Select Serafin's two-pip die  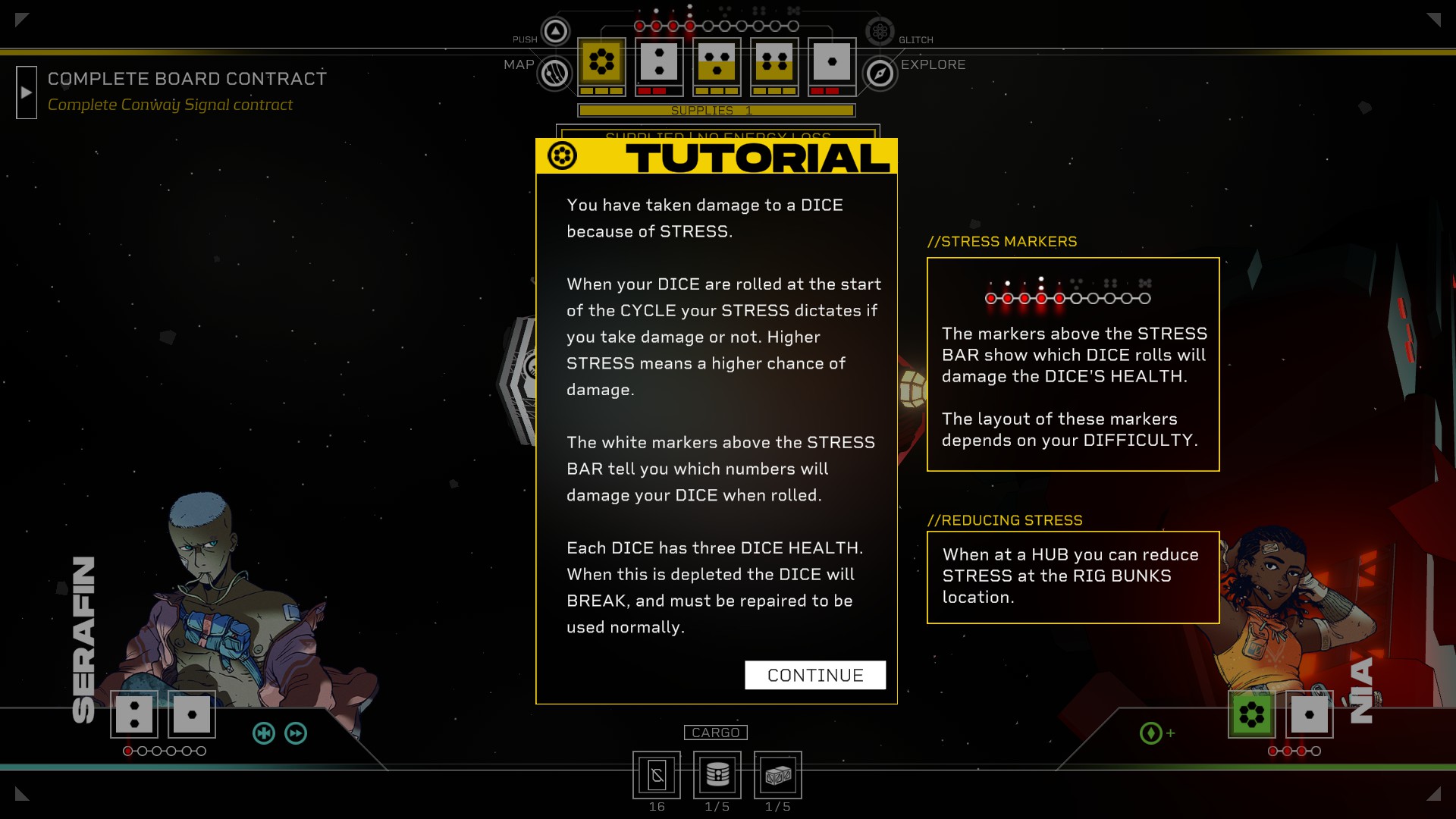[134, 714]
